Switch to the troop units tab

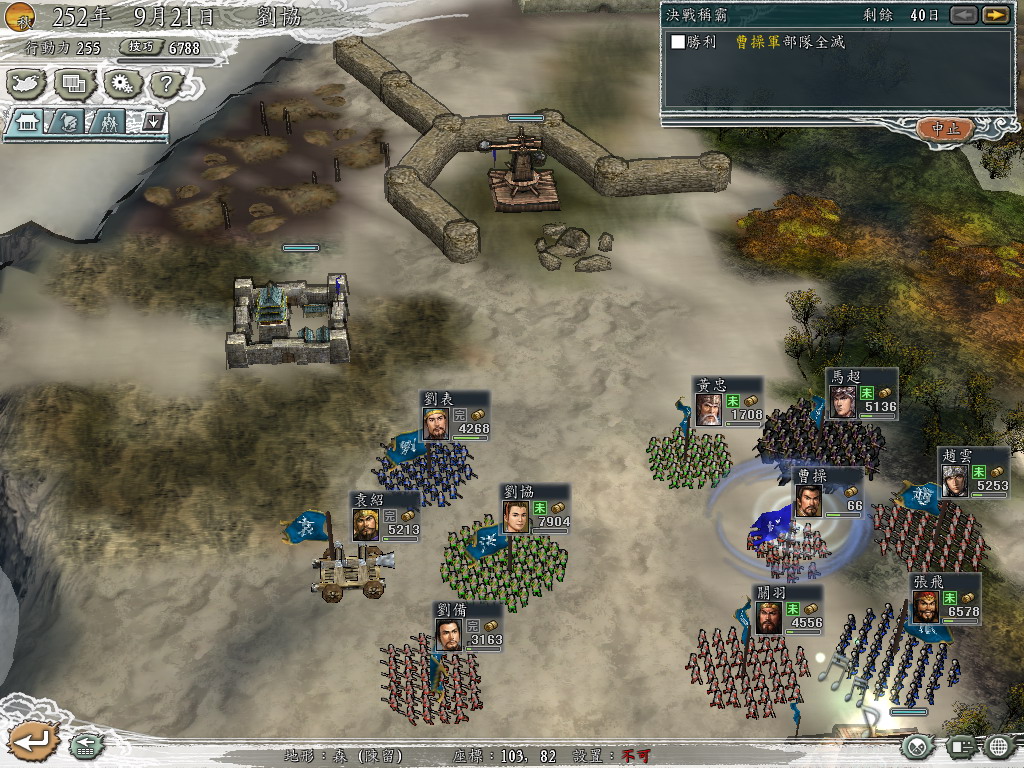(x=108, y=122)
